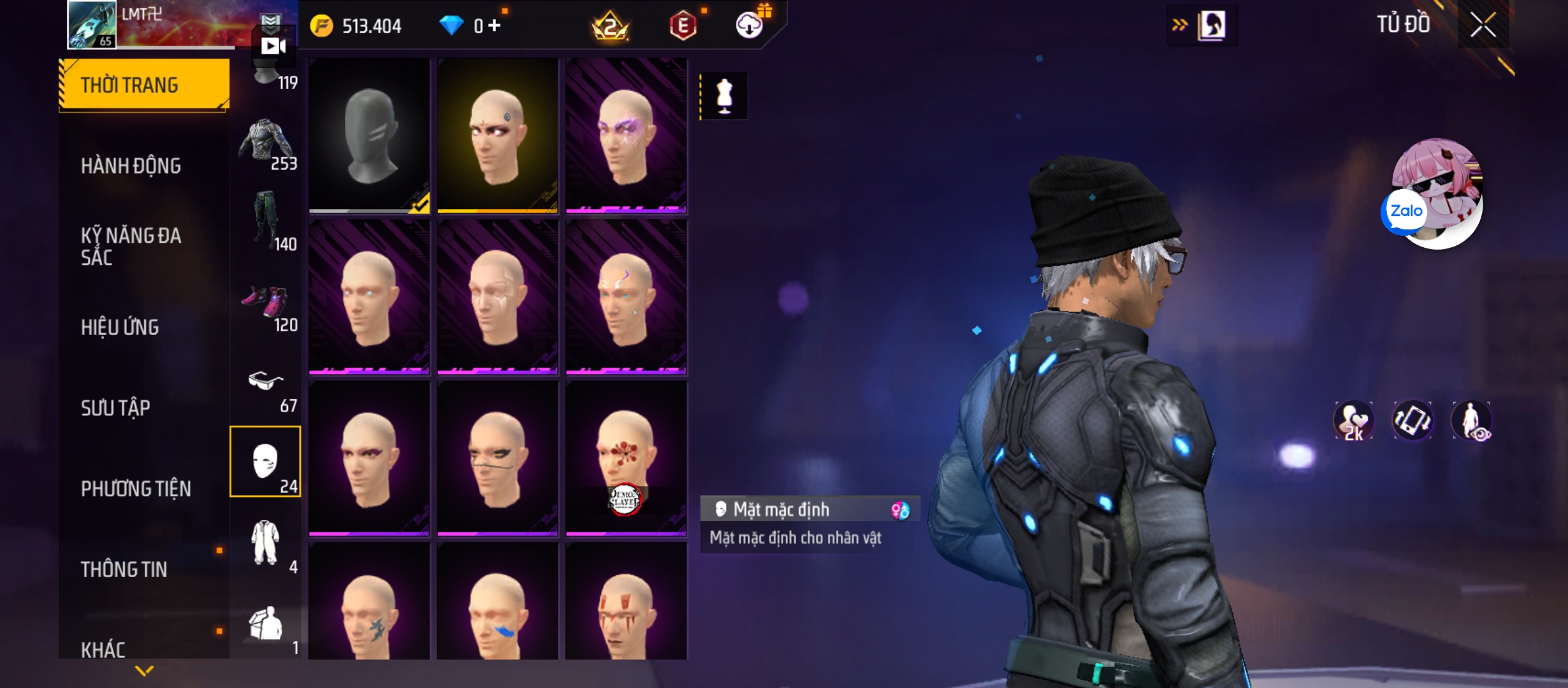Select the face mask category
This screenshot has height=688, width=1568.
(x=265, y=462)
